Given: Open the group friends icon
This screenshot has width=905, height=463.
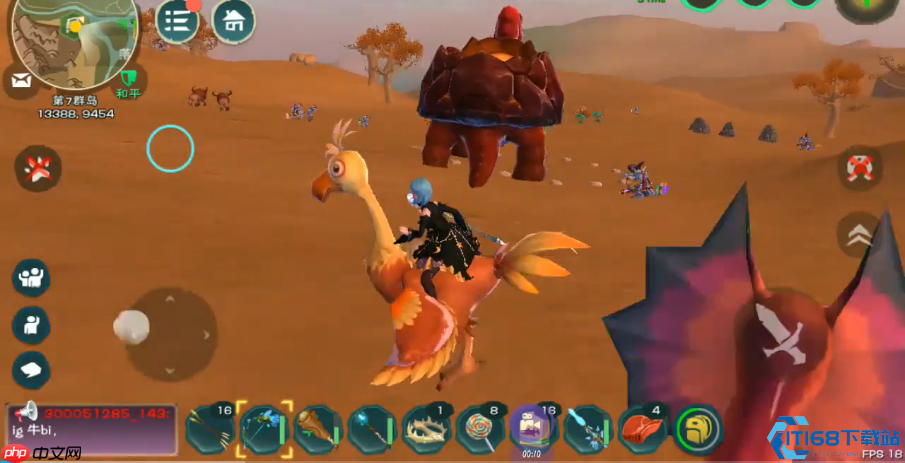Looking at the screenshot, I should tap(31, 277).
